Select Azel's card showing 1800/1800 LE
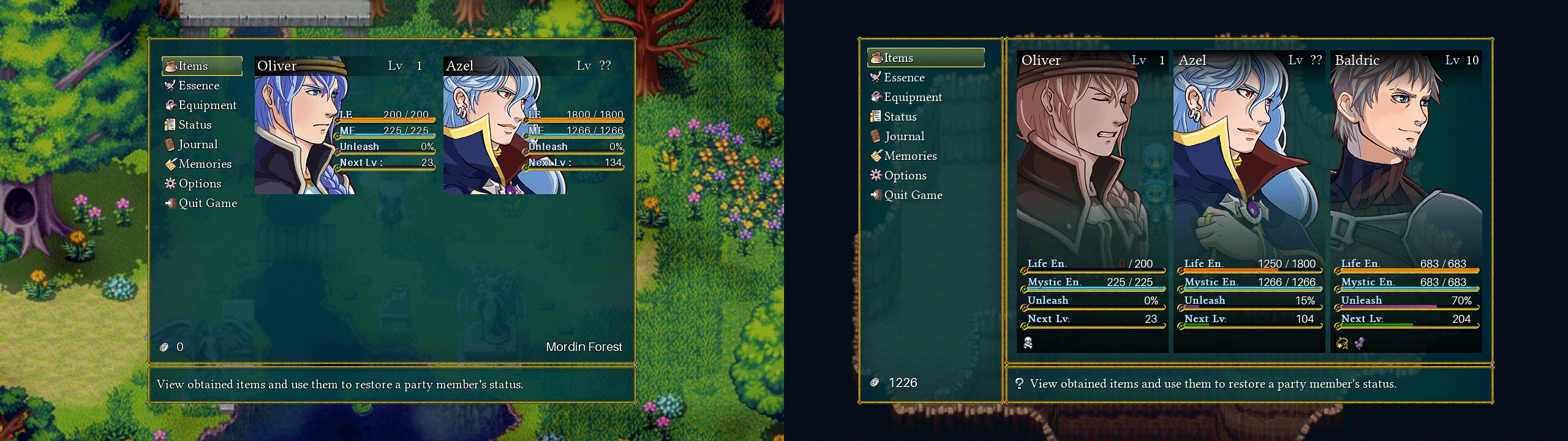Viewport: 1568px width, 441px height. click(533, 126)
